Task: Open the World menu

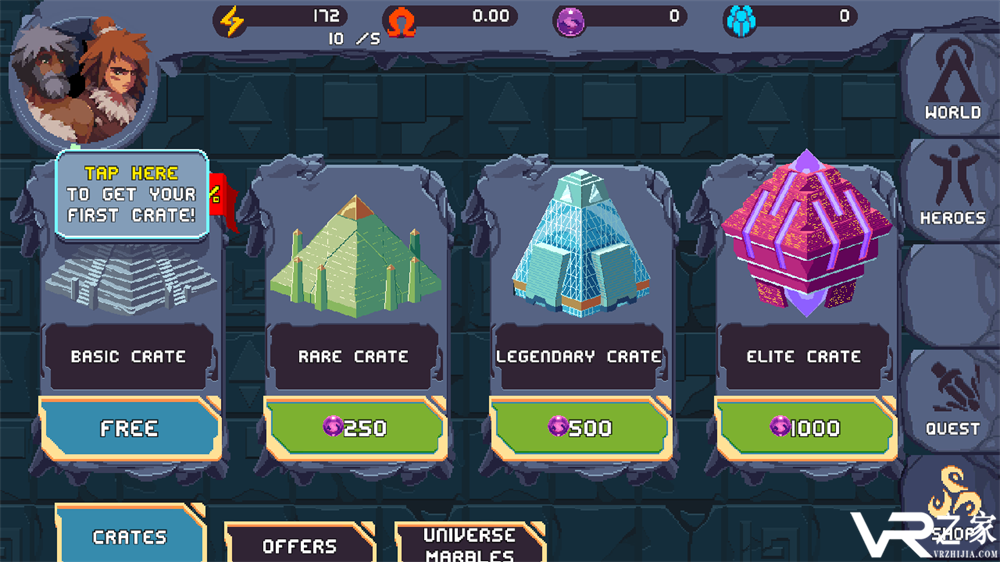Action: point(951,86)
